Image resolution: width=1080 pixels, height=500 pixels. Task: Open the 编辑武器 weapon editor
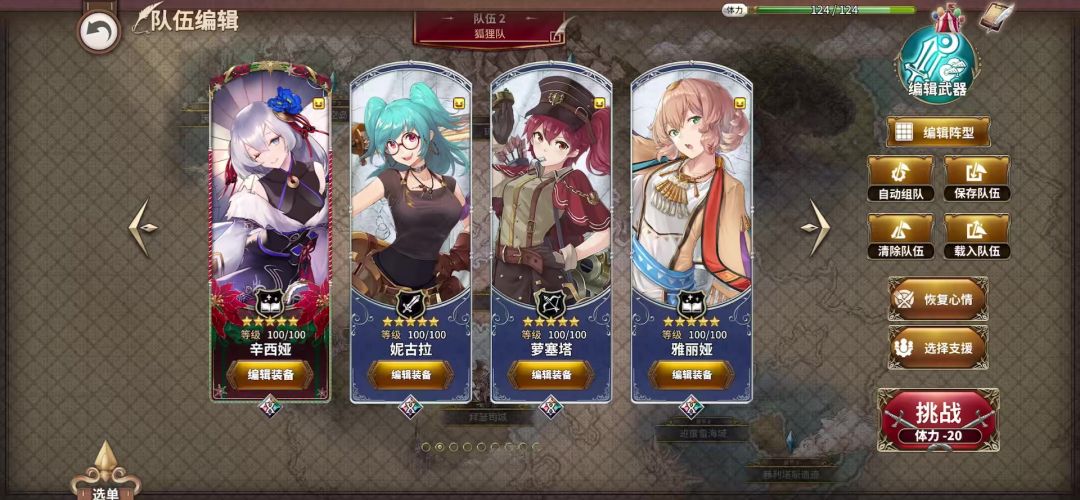click(x=937, y=64)
